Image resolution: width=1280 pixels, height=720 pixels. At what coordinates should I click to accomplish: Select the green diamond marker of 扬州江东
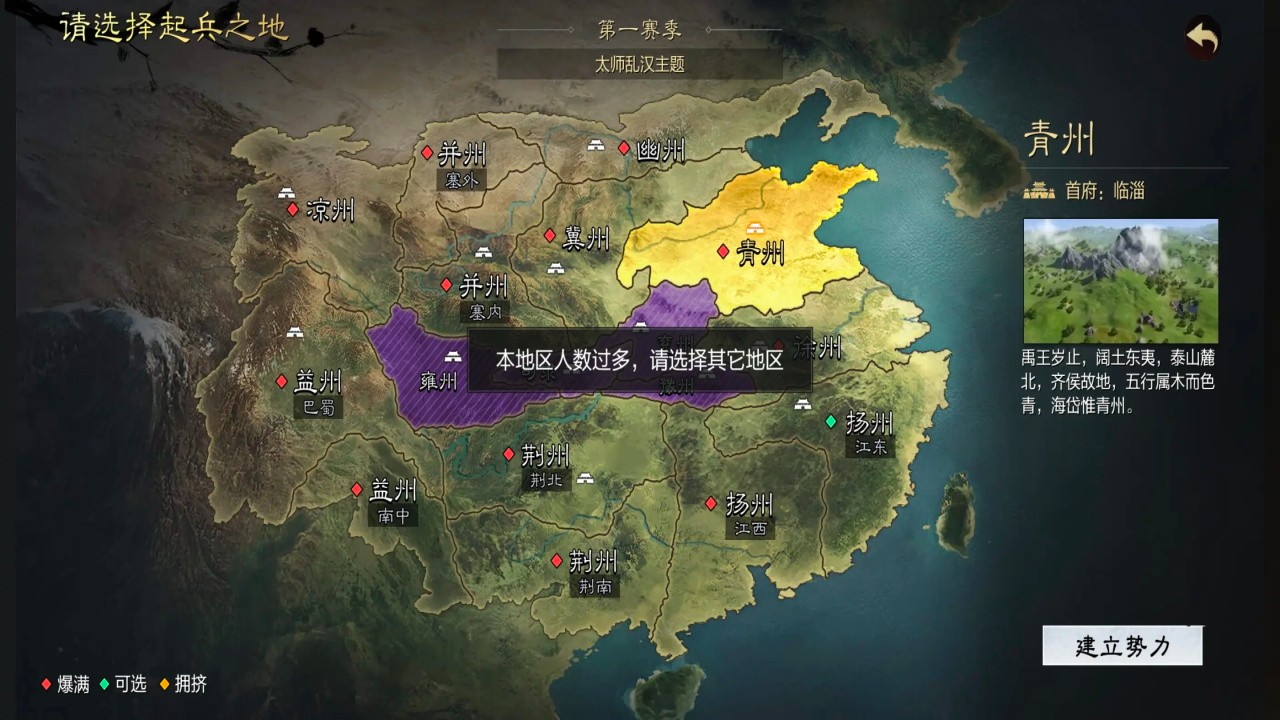point(832,423)
